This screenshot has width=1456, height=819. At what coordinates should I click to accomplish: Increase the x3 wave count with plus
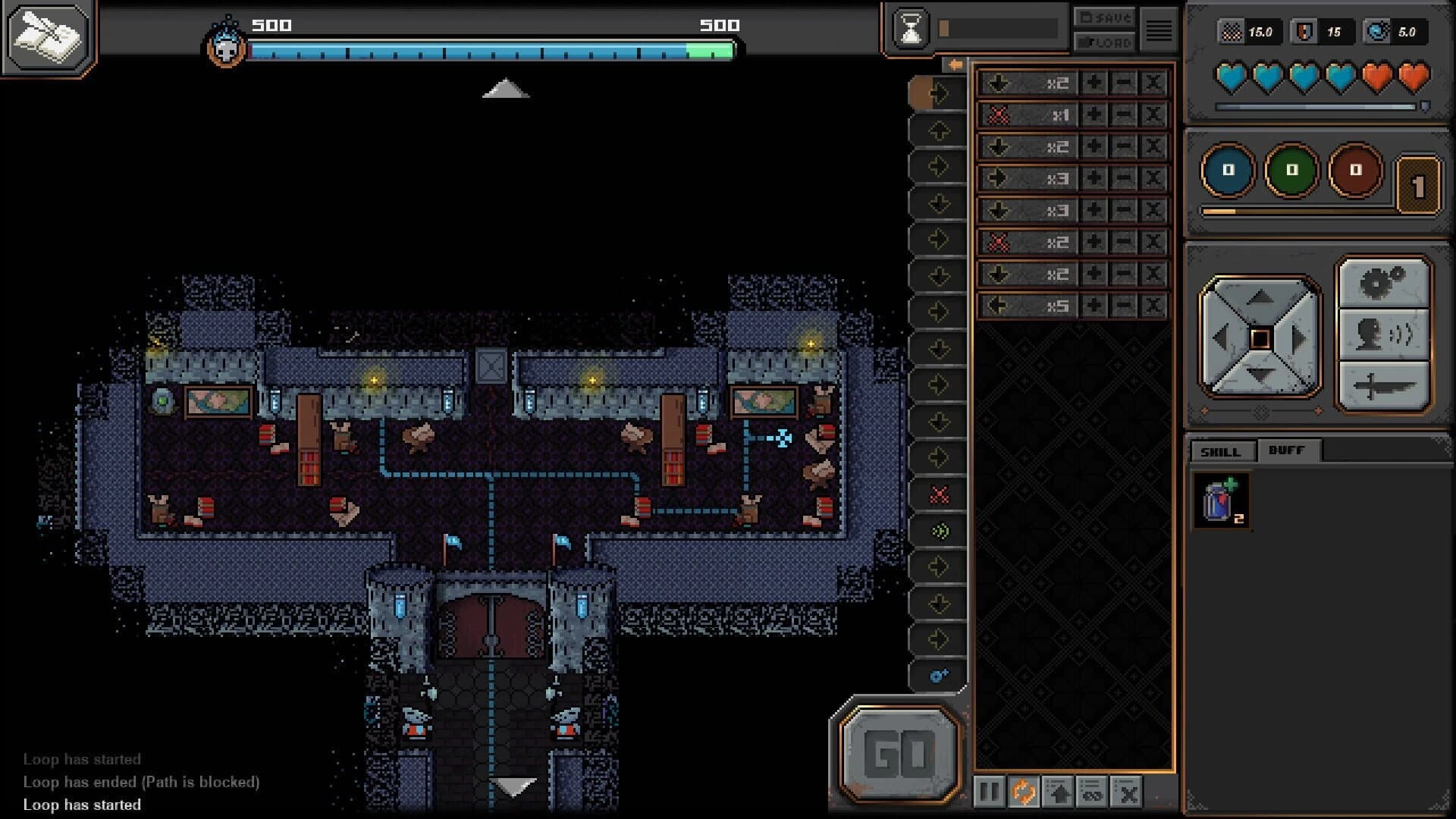1094,179
